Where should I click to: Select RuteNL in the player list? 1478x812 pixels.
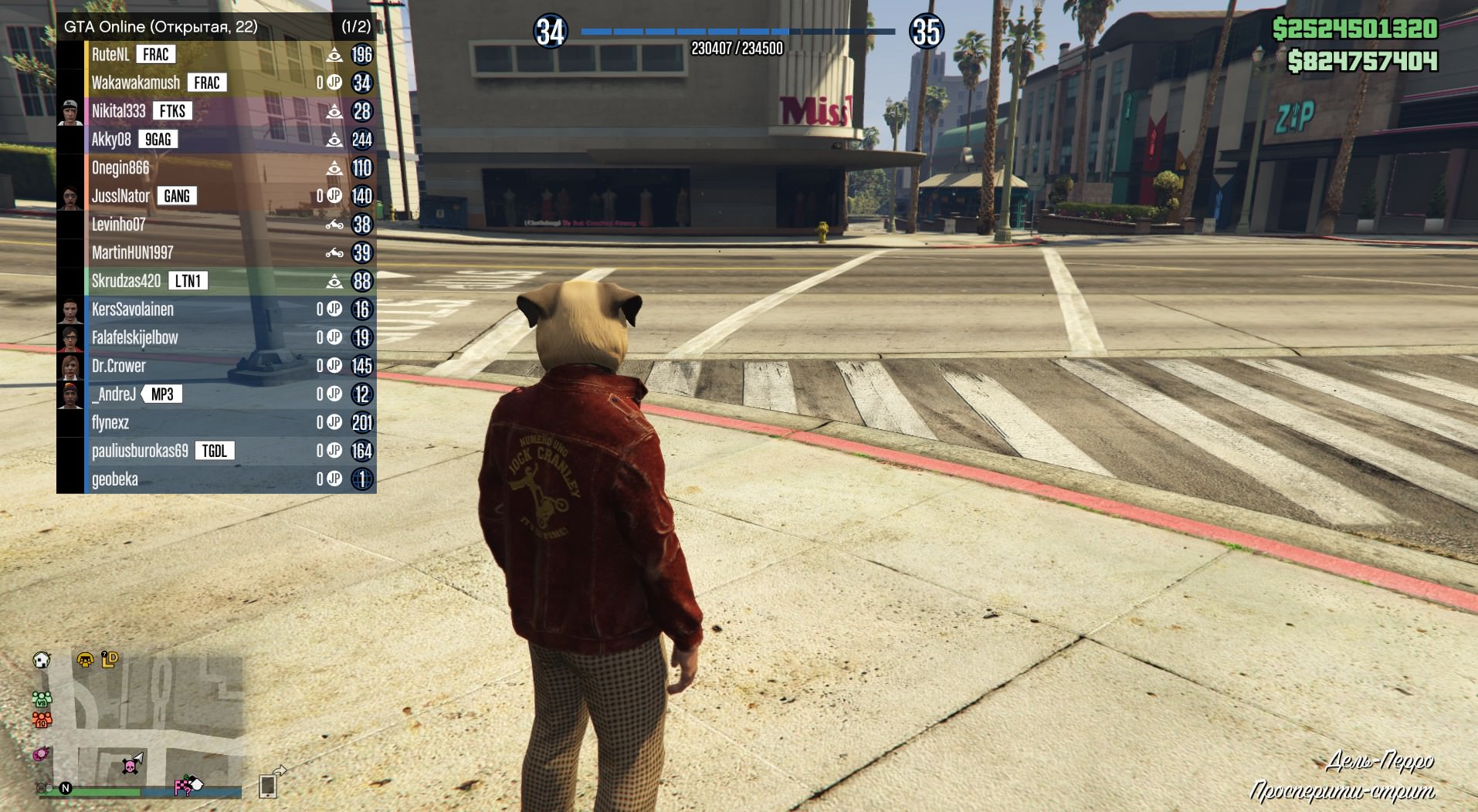pyautogui.click(x=110, y=55)
